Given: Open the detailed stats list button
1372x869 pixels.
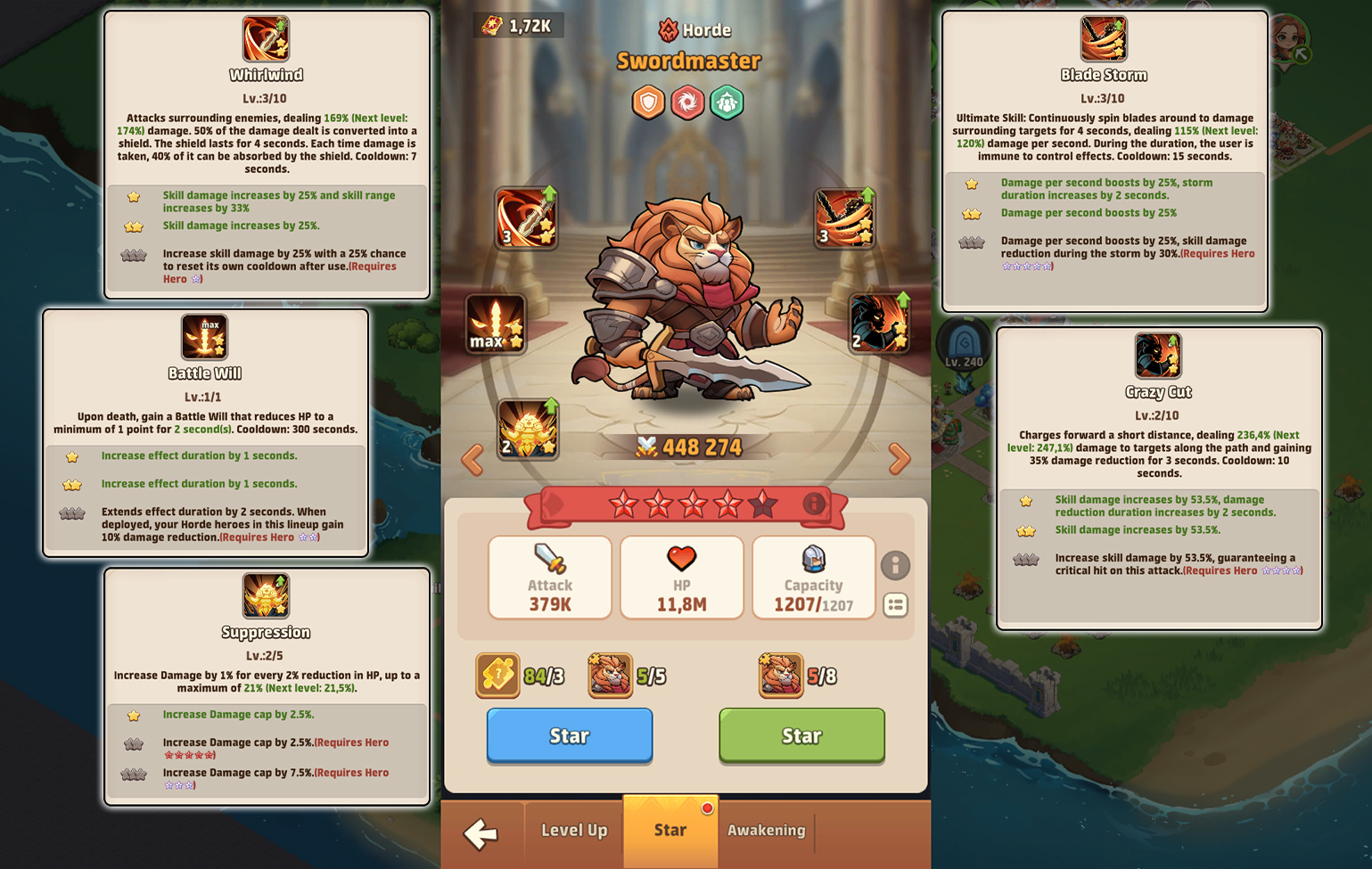Looking at the screenshot, I should 895,605.
